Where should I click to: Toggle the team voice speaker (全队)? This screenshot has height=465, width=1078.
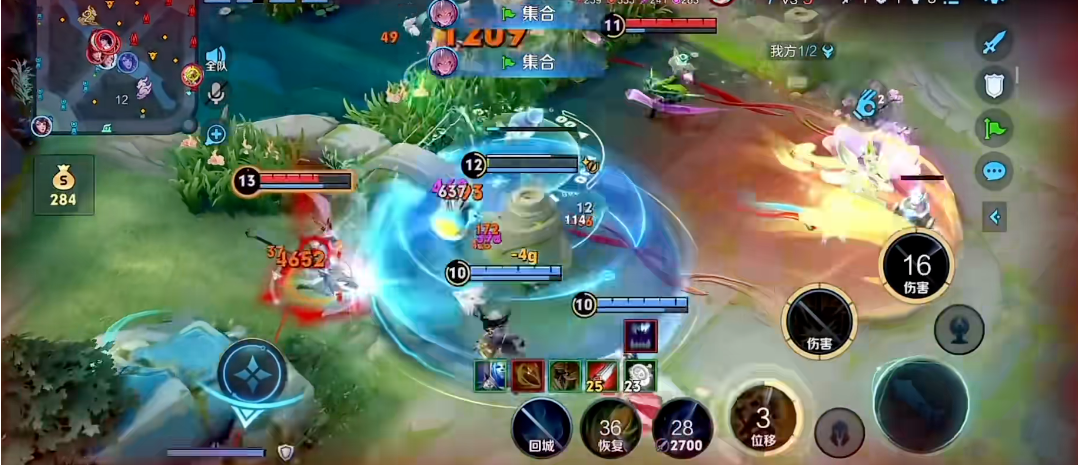tap(215, 57)
